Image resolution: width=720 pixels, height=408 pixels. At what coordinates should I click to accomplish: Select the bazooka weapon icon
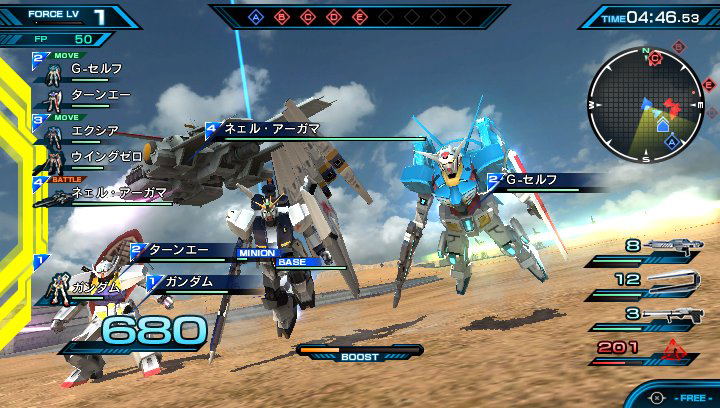click(x=676, y=315)
